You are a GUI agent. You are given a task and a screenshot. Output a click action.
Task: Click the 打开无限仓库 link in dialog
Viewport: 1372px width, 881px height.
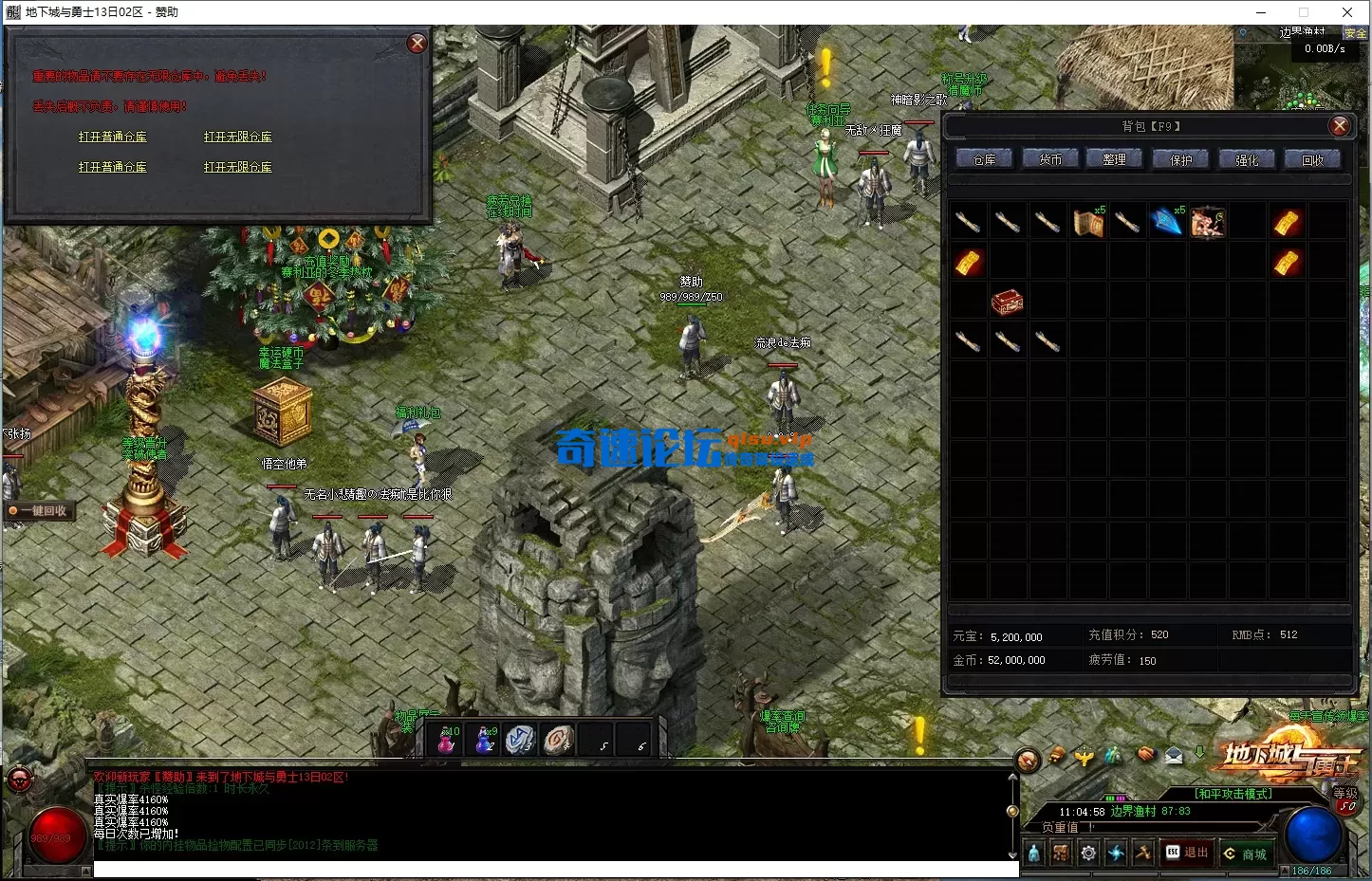pyautogui.click(x=237, y=136)
